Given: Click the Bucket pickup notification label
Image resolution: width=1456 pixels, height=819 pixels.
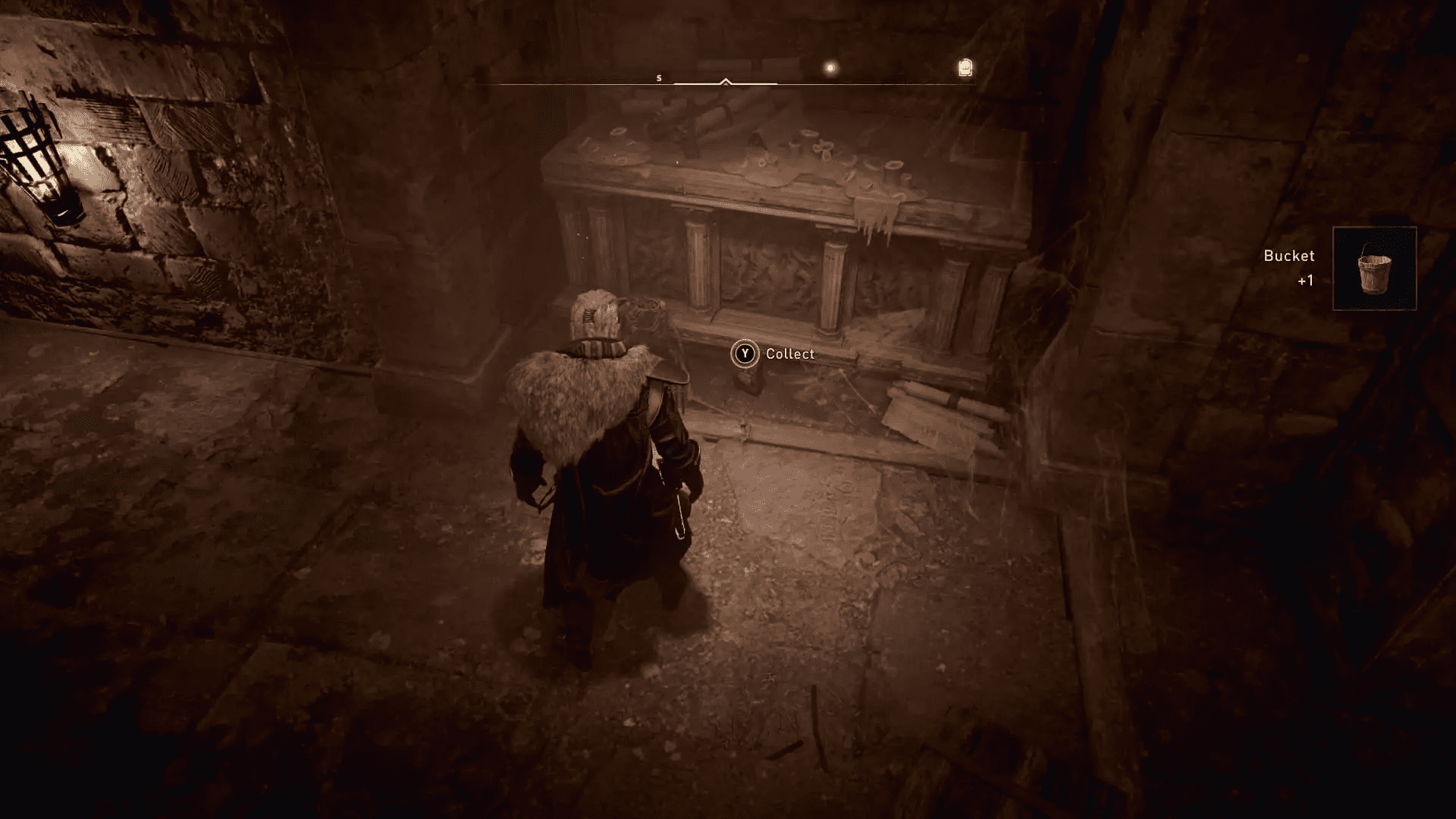Looking at the screenshot, I should coord(1288,256).
